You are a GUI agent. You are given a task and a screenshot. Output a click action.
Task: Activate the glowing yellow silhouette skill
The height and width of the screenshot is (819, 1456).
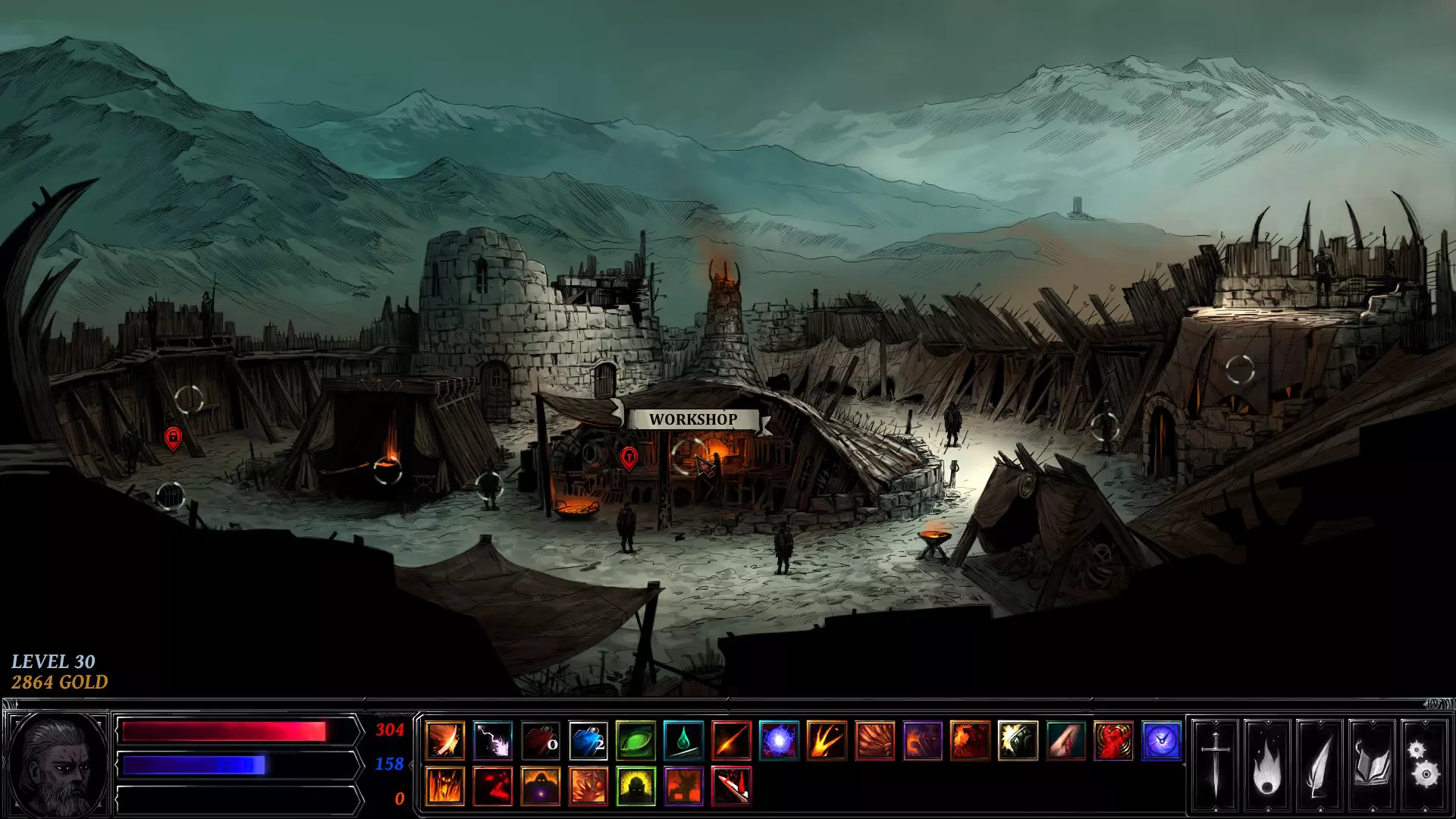[636, 786]
